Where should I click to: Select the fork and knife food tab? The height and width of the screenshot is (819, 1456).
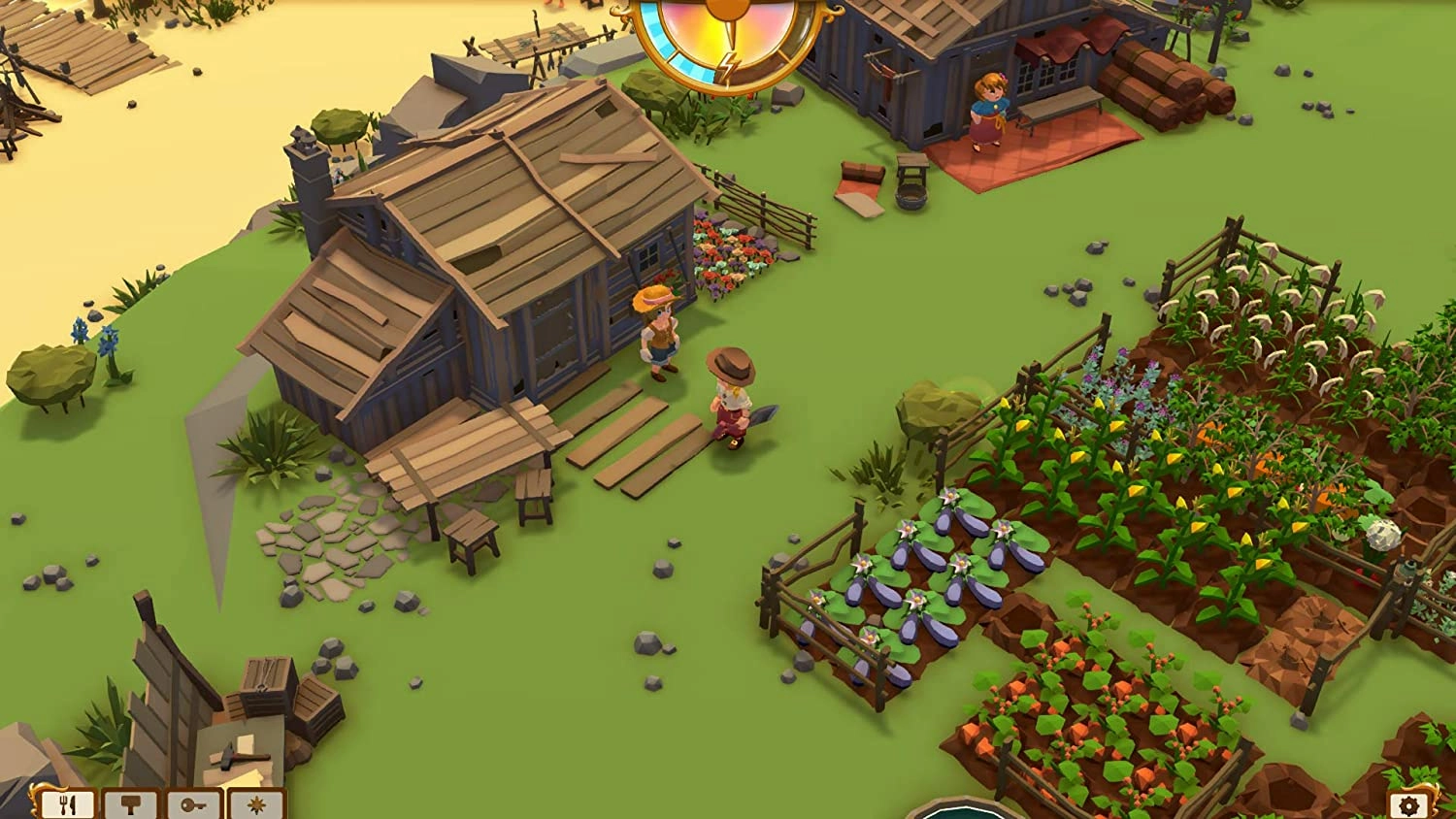pyautogui.click(x=68, y=804)
